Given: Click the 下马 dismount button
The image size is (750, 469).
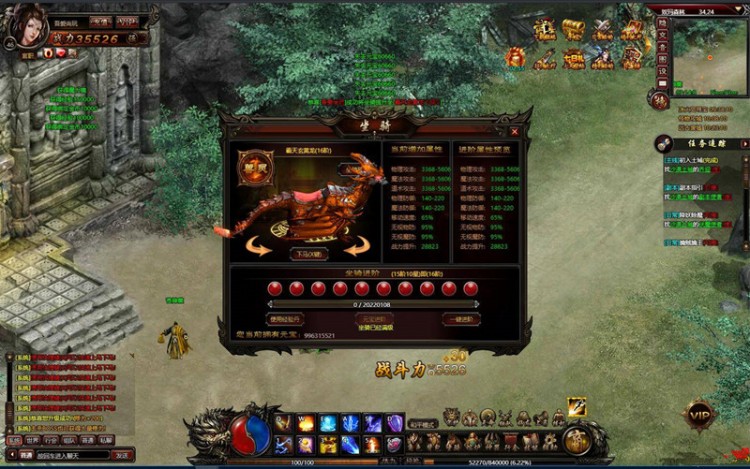Looking at the screenshot, I should coord(309,254).
